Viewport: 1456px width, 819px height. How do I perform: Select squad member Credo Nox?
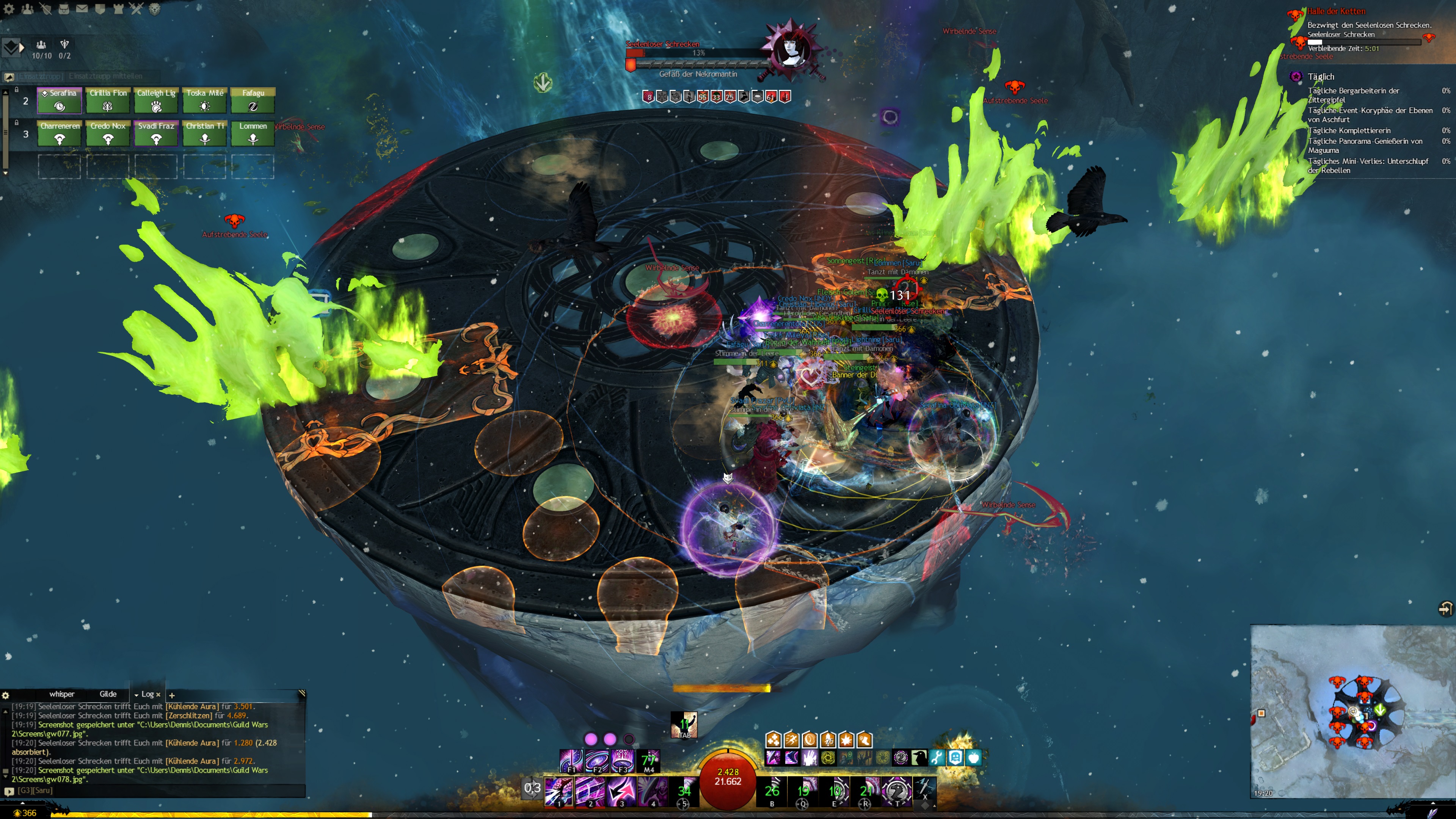click(107, 133)
